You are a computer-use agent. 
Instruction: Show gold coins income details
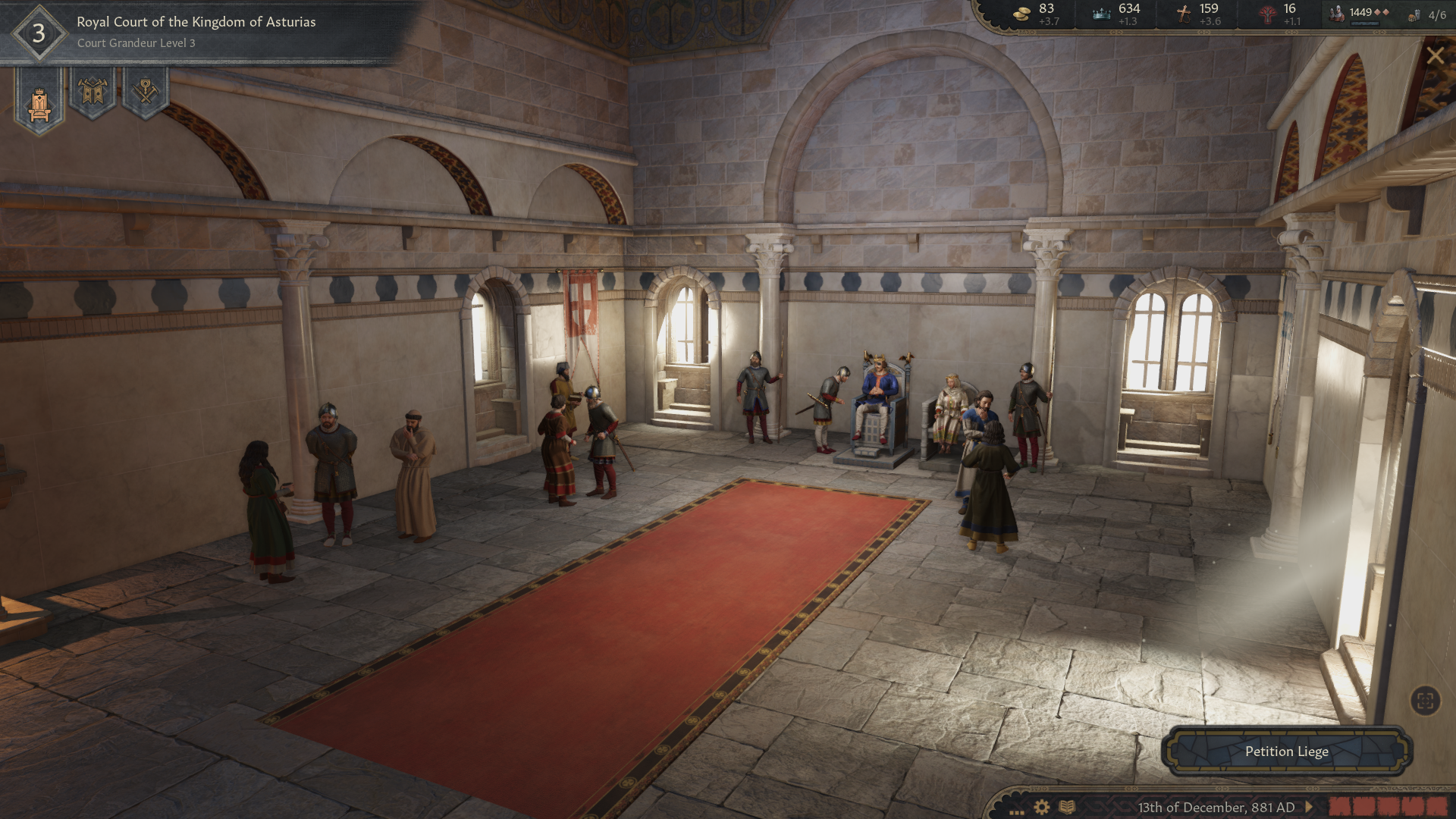point(1036,14)
